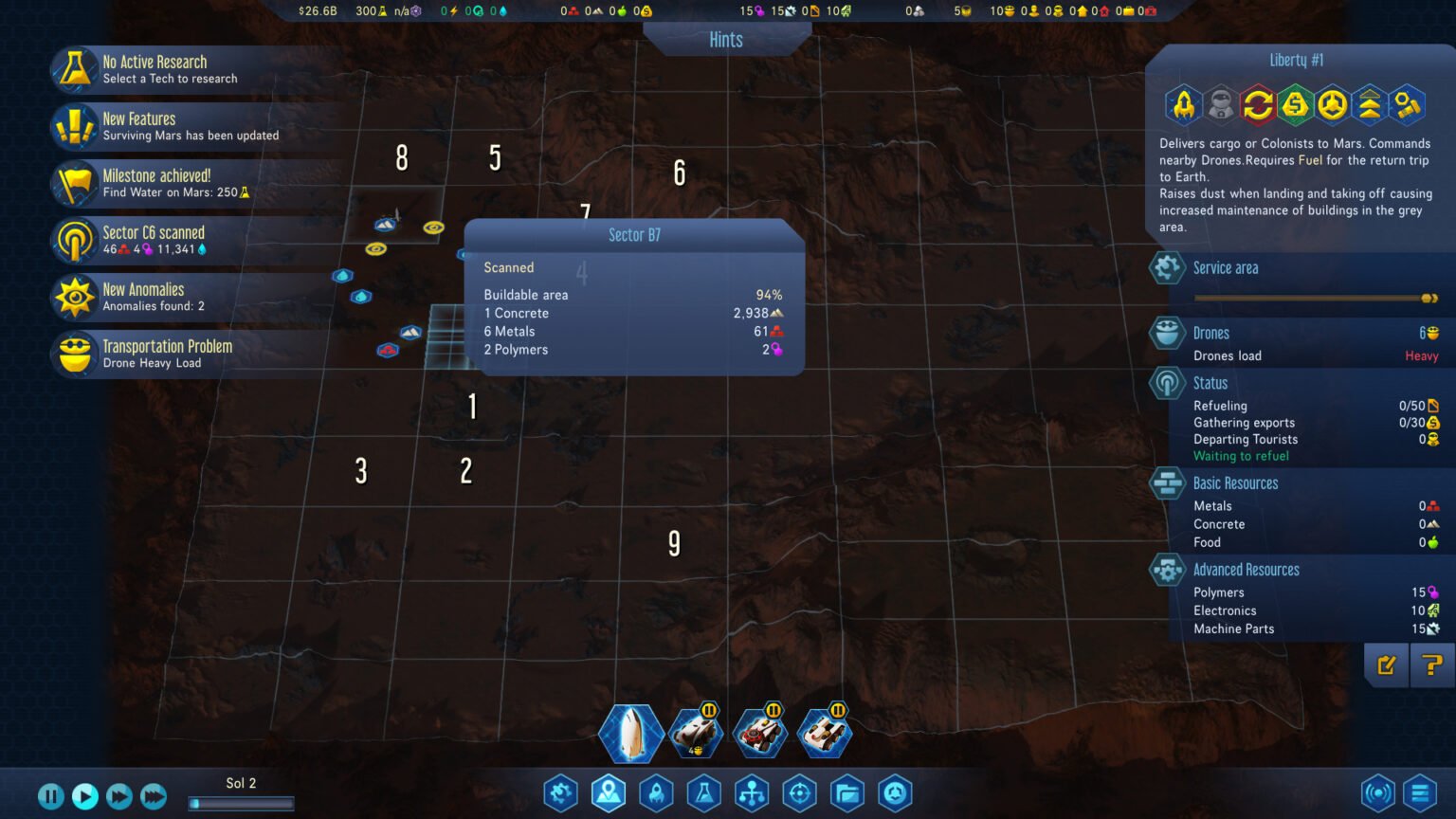Open the hamburger menu in bottom right corner

coord(1419,793)
